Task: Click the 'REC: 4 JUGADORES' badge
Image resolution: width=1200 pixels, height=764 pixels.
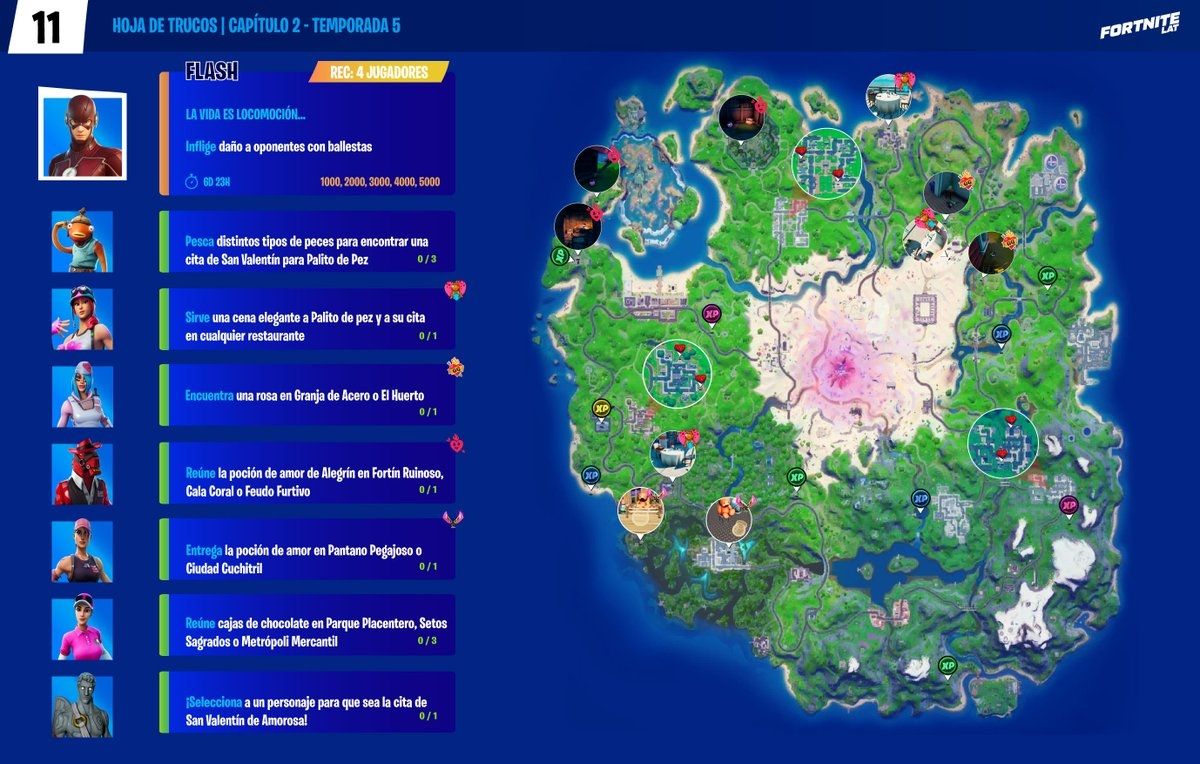Action: [379, 73]
